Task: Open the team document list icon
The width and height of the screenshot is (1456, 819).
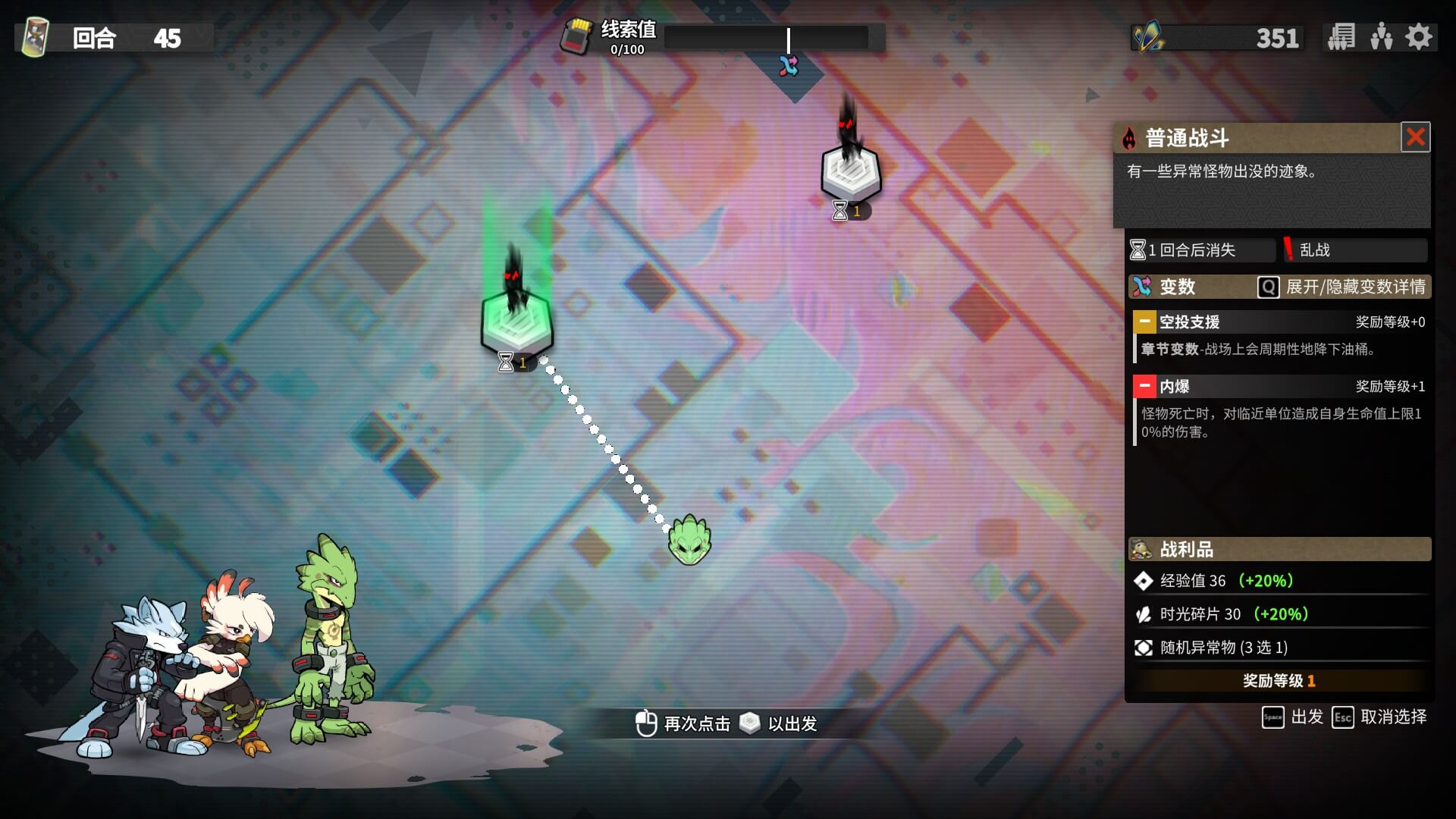Action: 1341,37
